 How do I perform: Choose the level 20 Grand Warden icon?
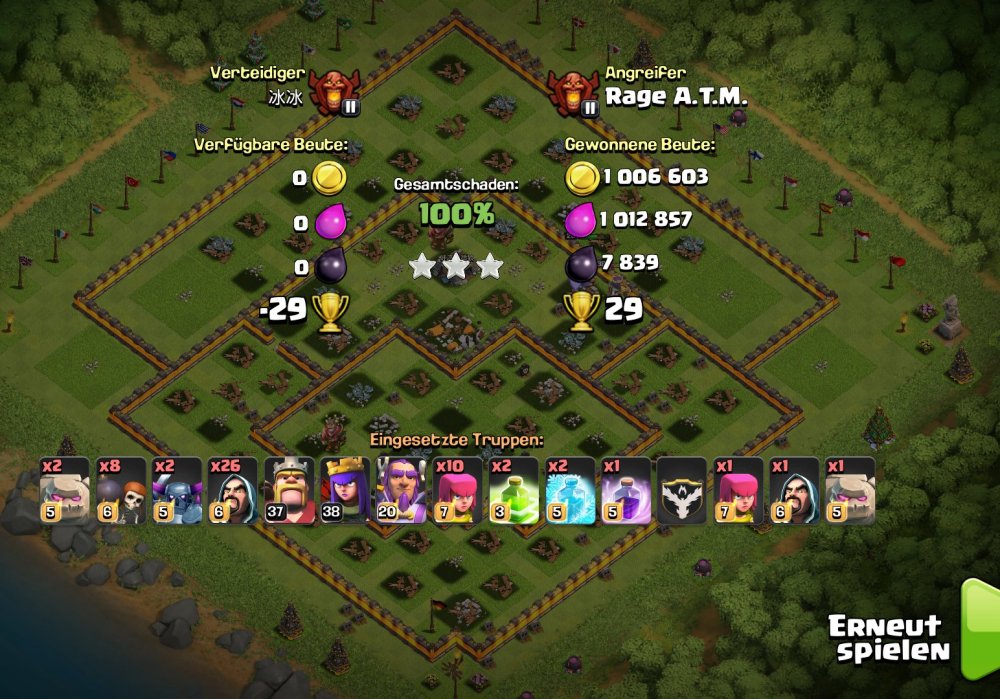tap(401, 491)
